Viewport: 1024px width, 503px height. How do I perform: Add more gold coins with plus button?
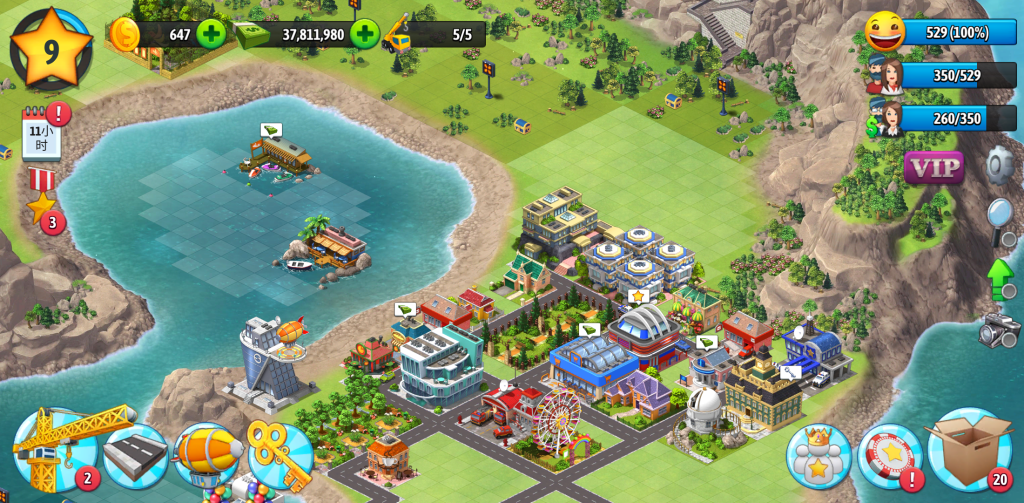click(x=211, y=34)
